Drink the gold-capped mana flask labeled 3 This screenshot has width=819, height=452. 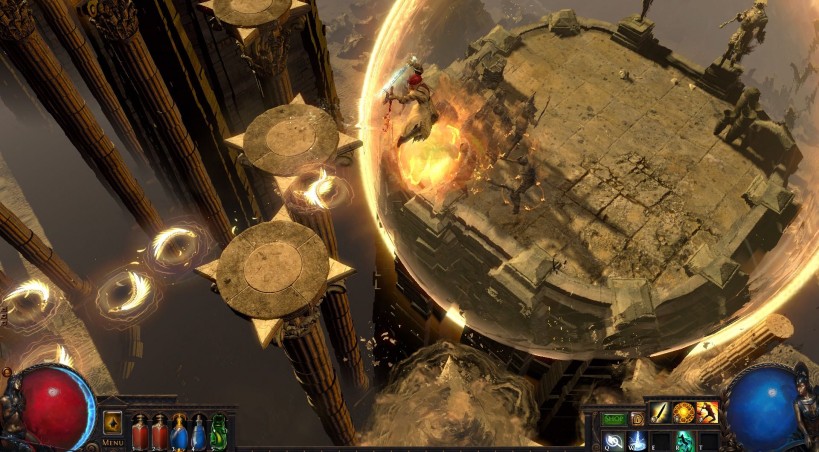[179, 432]
